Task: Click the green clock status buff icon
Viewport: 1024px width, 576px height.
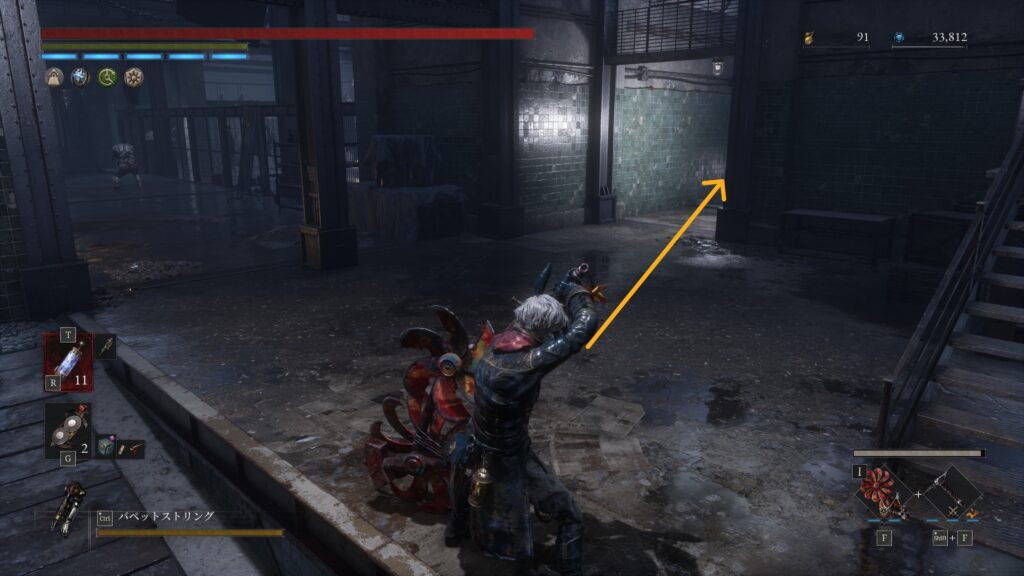Action: point(107,77)
